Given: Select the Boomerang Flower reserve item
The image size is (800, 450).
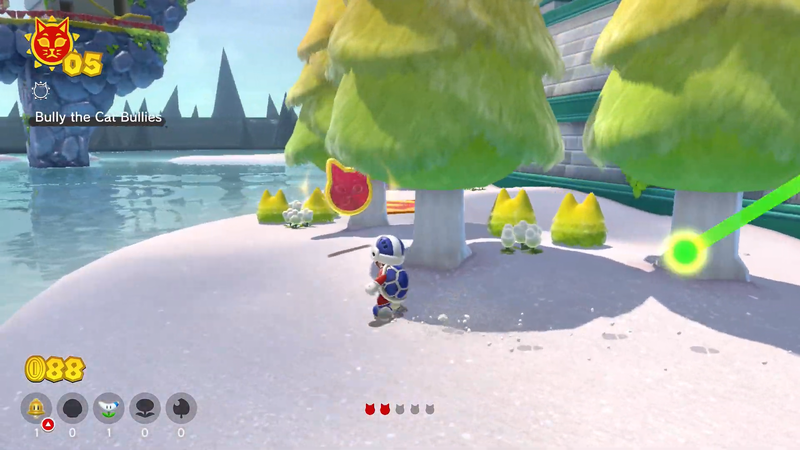Looking at the screenshot, I should click(109, 408).
